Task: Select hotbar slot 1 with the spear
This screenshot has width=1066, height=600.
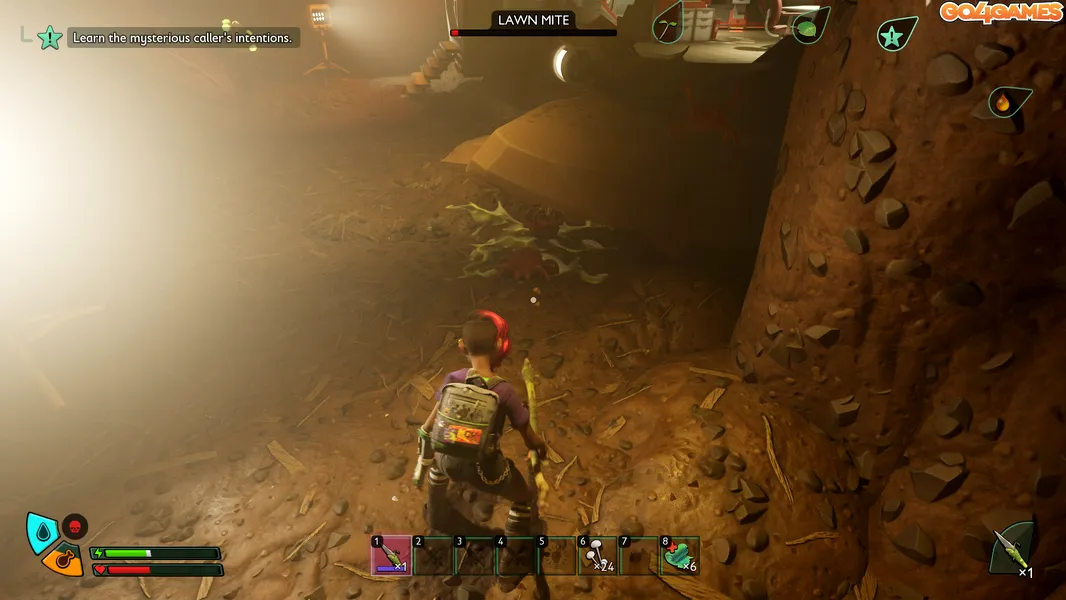Action: pyautogui.click(x=390, y=556)
